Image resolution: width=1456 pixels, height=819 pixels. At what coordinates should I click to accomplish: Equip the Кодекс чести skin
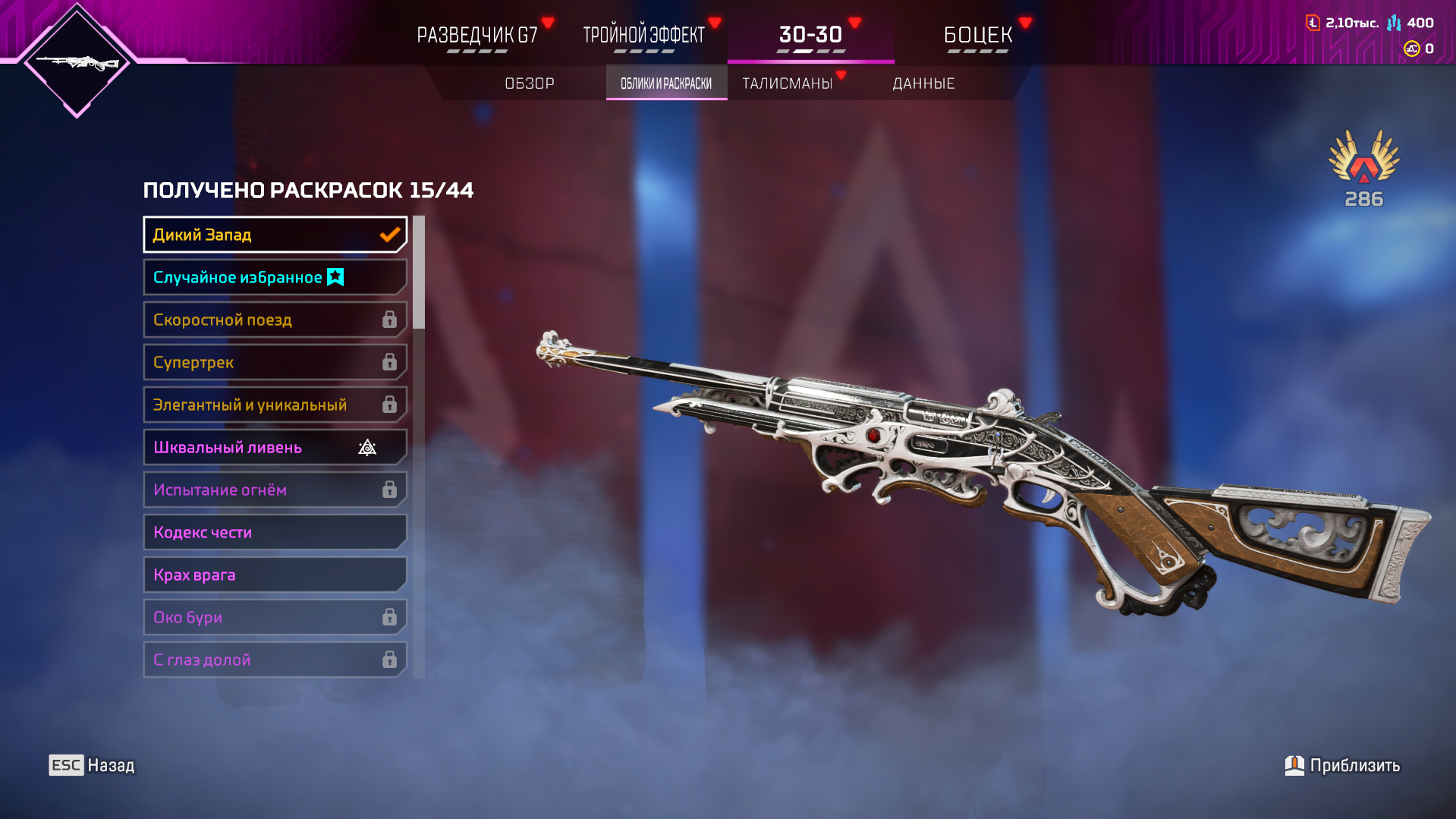pos(275,532)
